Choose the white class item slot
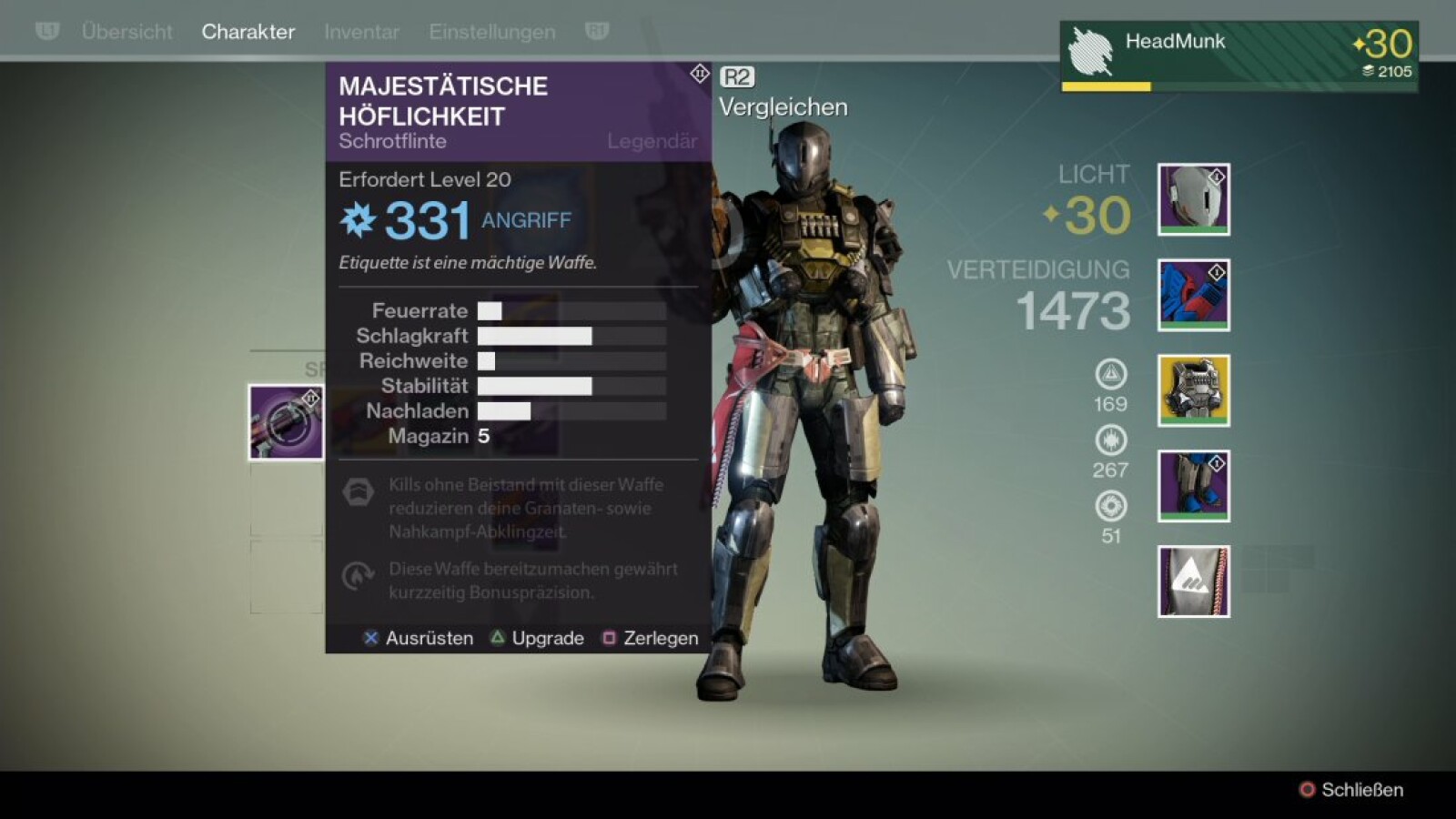Screen dimensions: 1456x819 1193,581
